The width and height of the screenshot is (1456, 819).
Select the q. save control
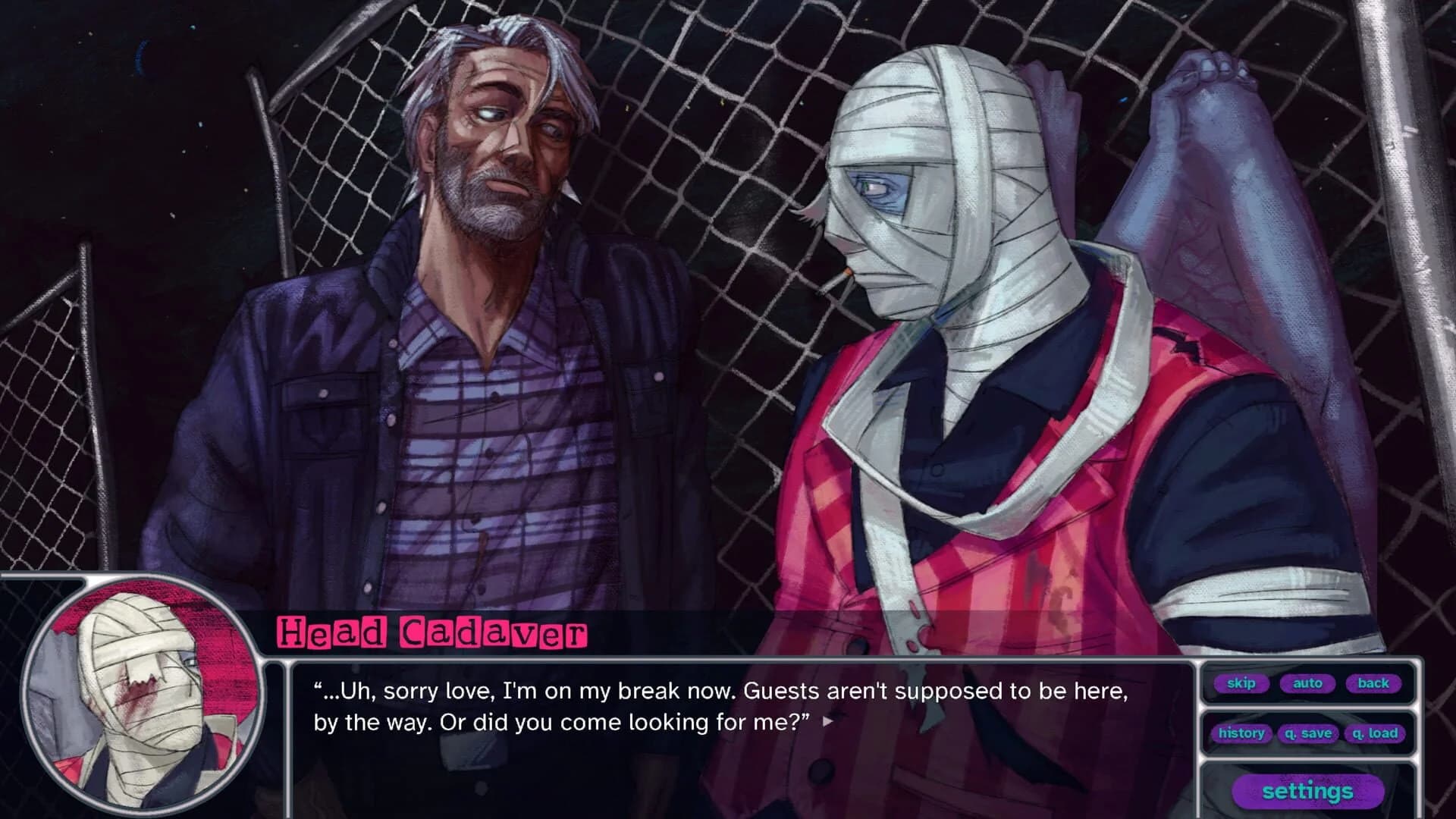1307,733
